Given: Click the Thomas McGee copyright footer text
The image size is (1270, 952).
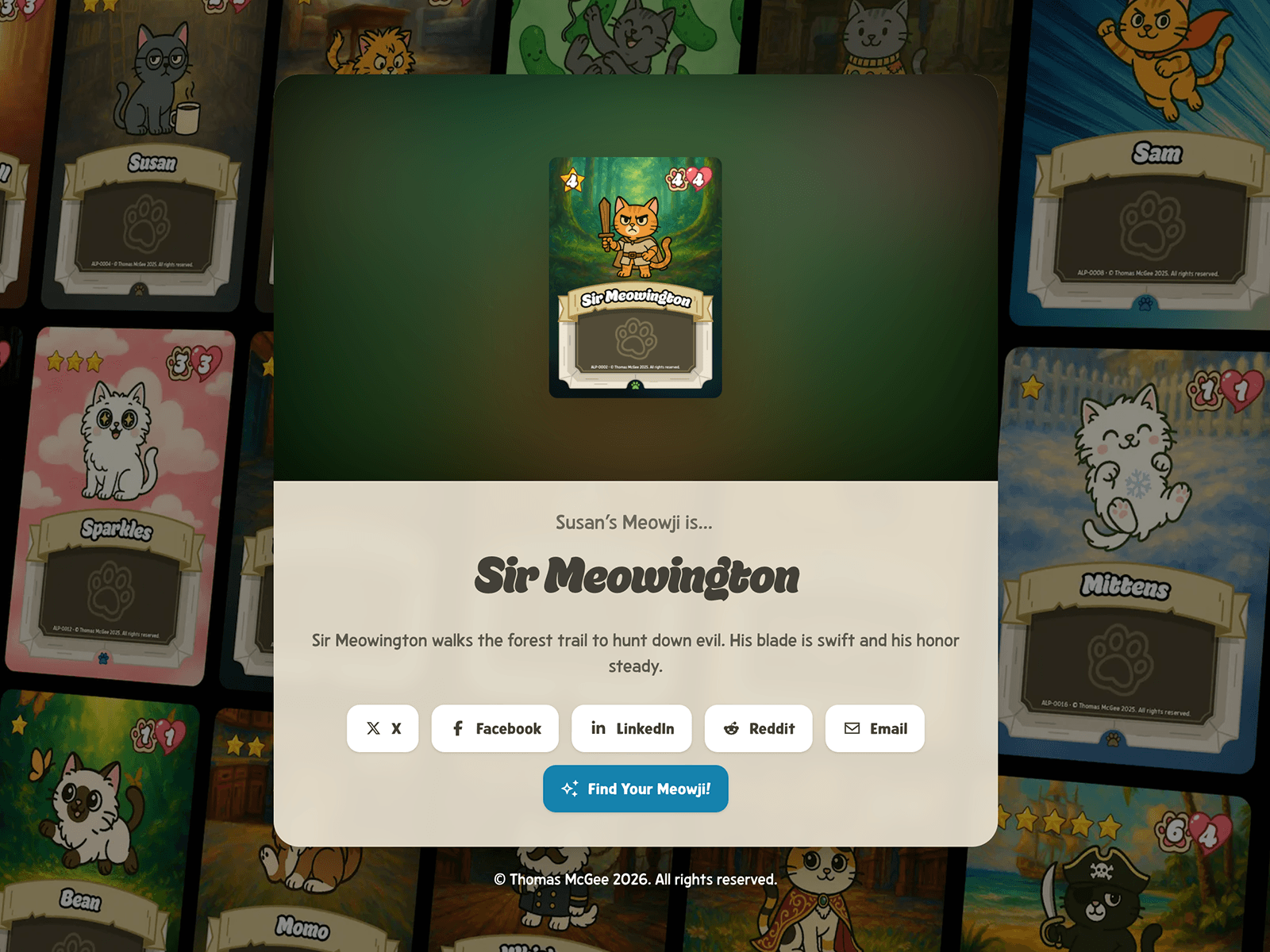Looking at the screenshot, I should pyautogui.click(x=635, y=880).
